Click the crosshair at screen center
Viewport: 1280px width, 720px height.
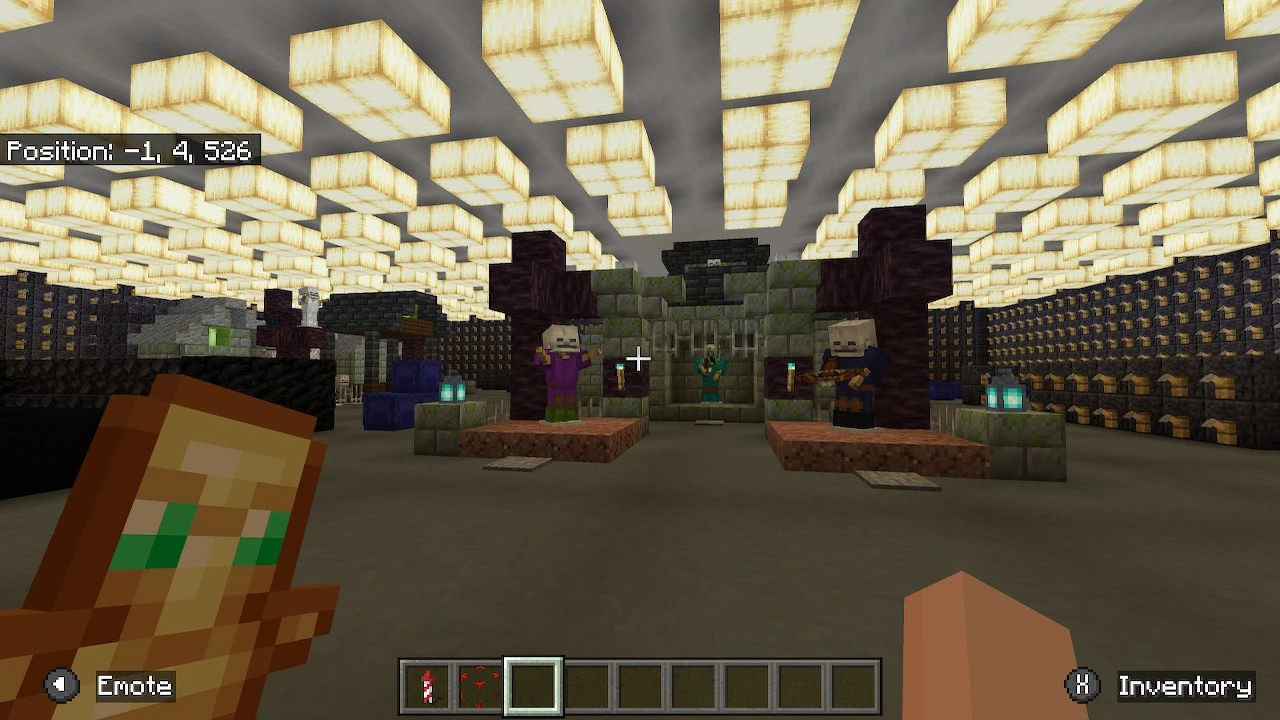(x=640, y=358)
